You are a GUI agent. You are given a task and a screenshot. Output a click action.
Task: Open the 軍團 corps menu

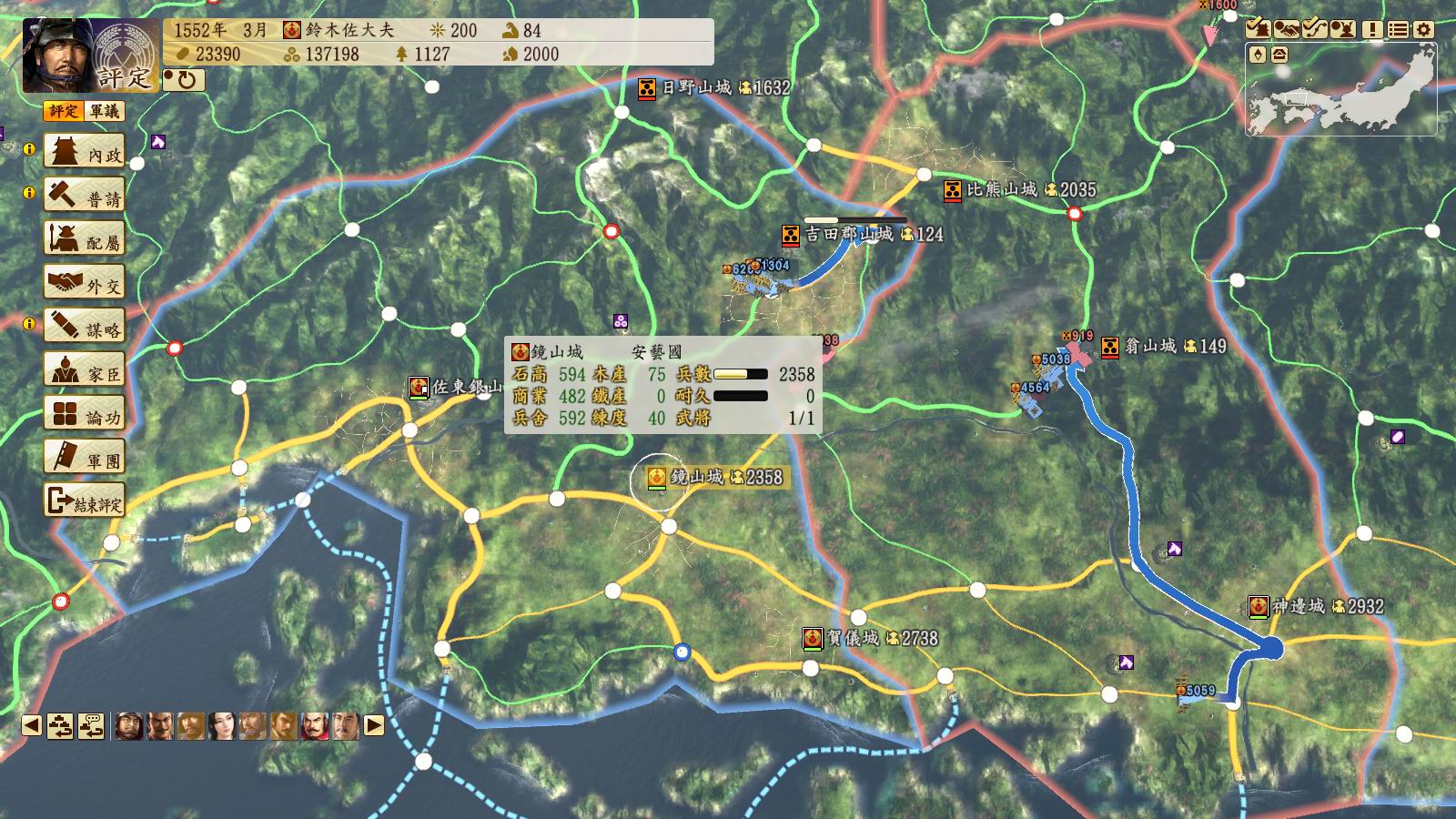point(85,458)
